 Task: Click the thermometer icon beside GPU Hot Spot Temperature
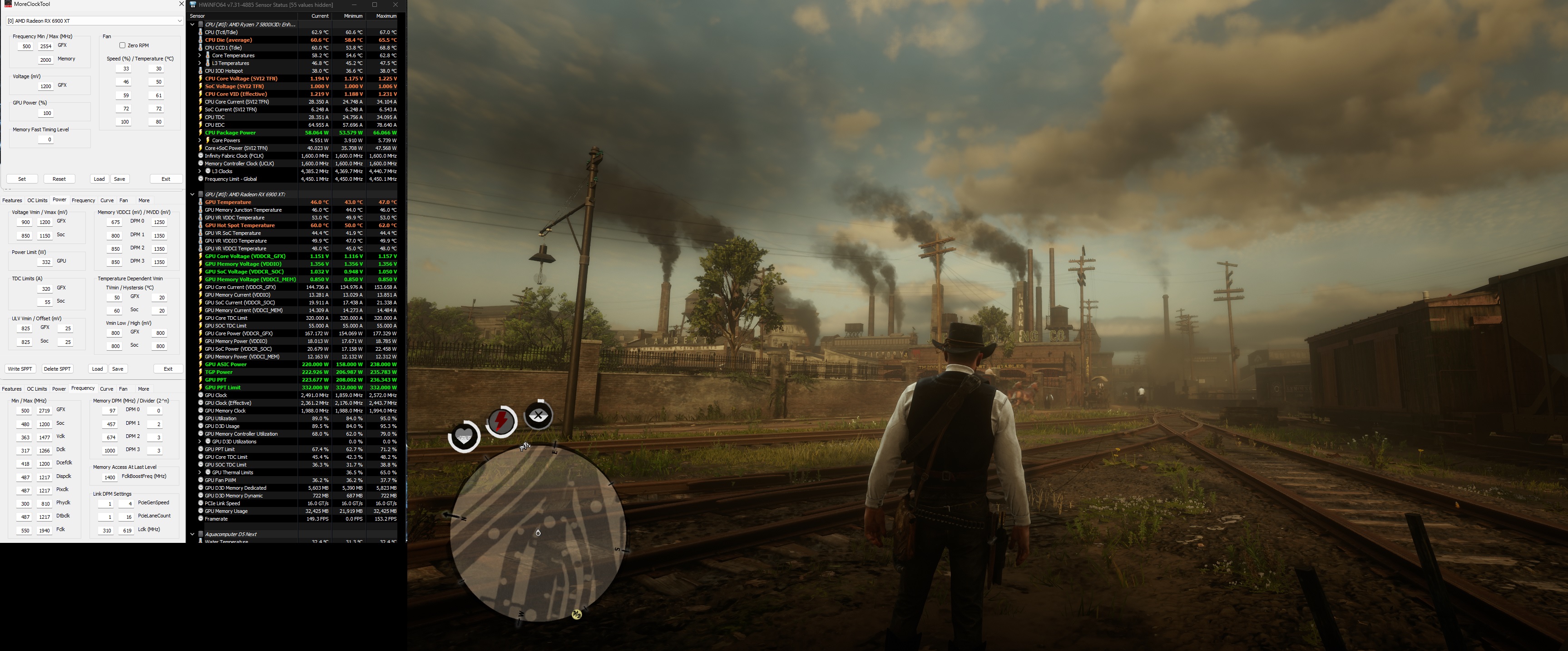[201, 225]
